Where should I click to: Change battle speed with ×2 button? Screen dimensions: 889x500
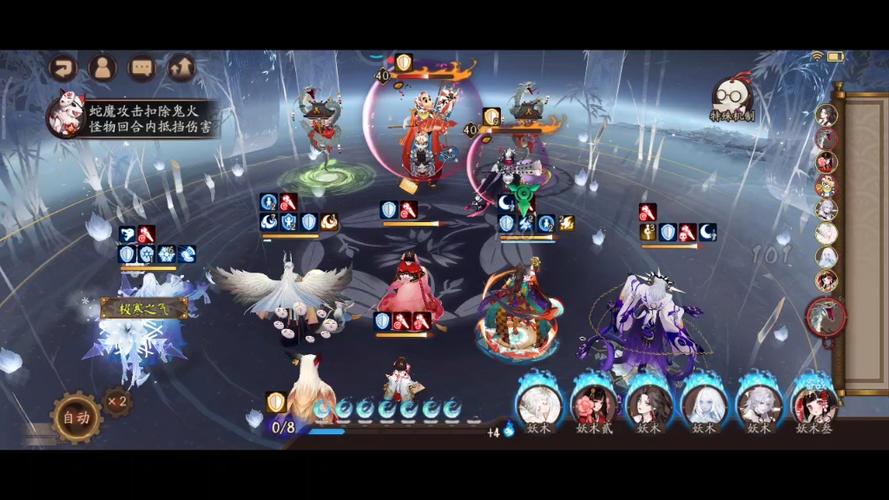click(118, 401)
